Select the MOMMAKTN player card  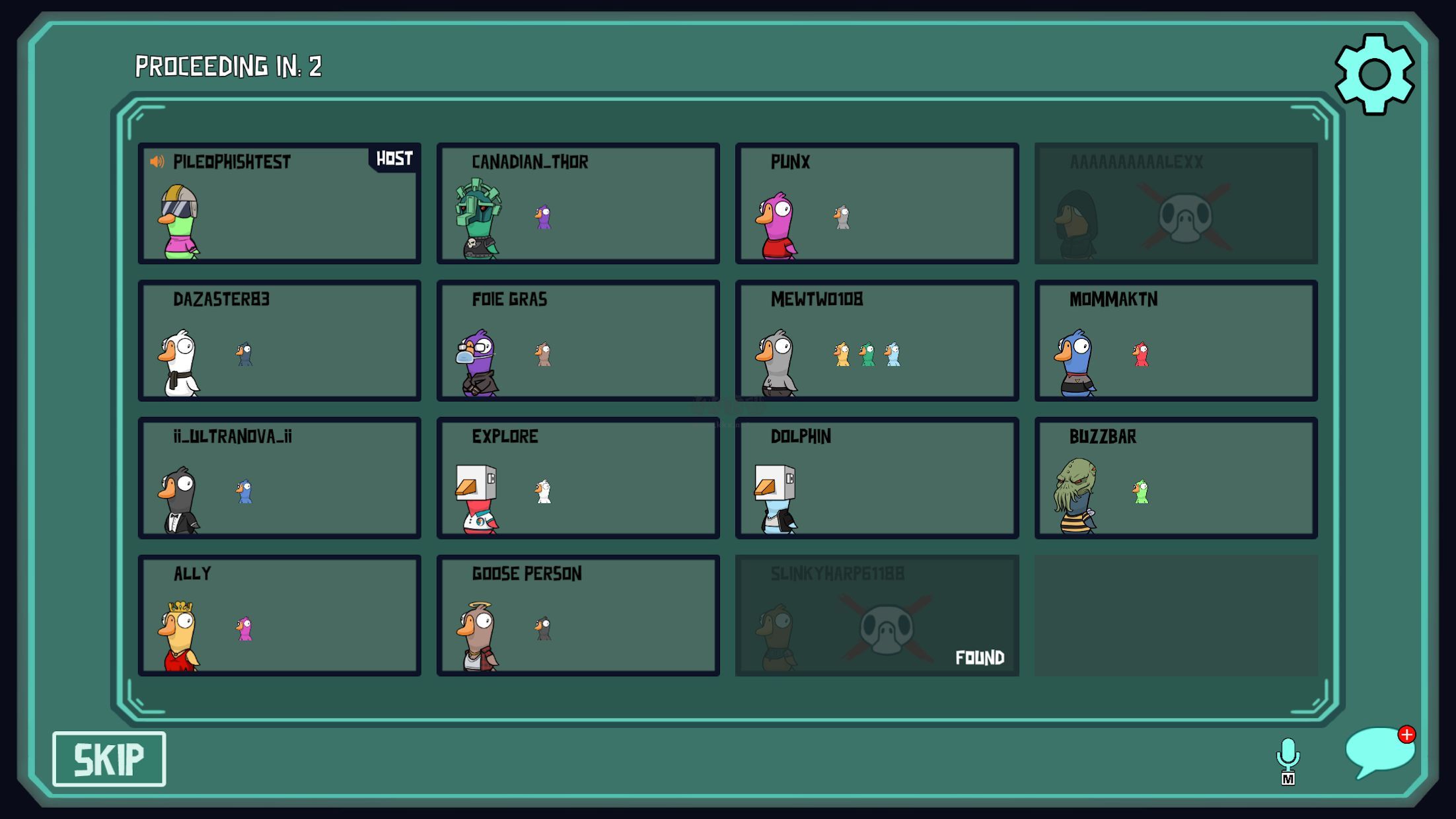click(x=1176, y=341)
